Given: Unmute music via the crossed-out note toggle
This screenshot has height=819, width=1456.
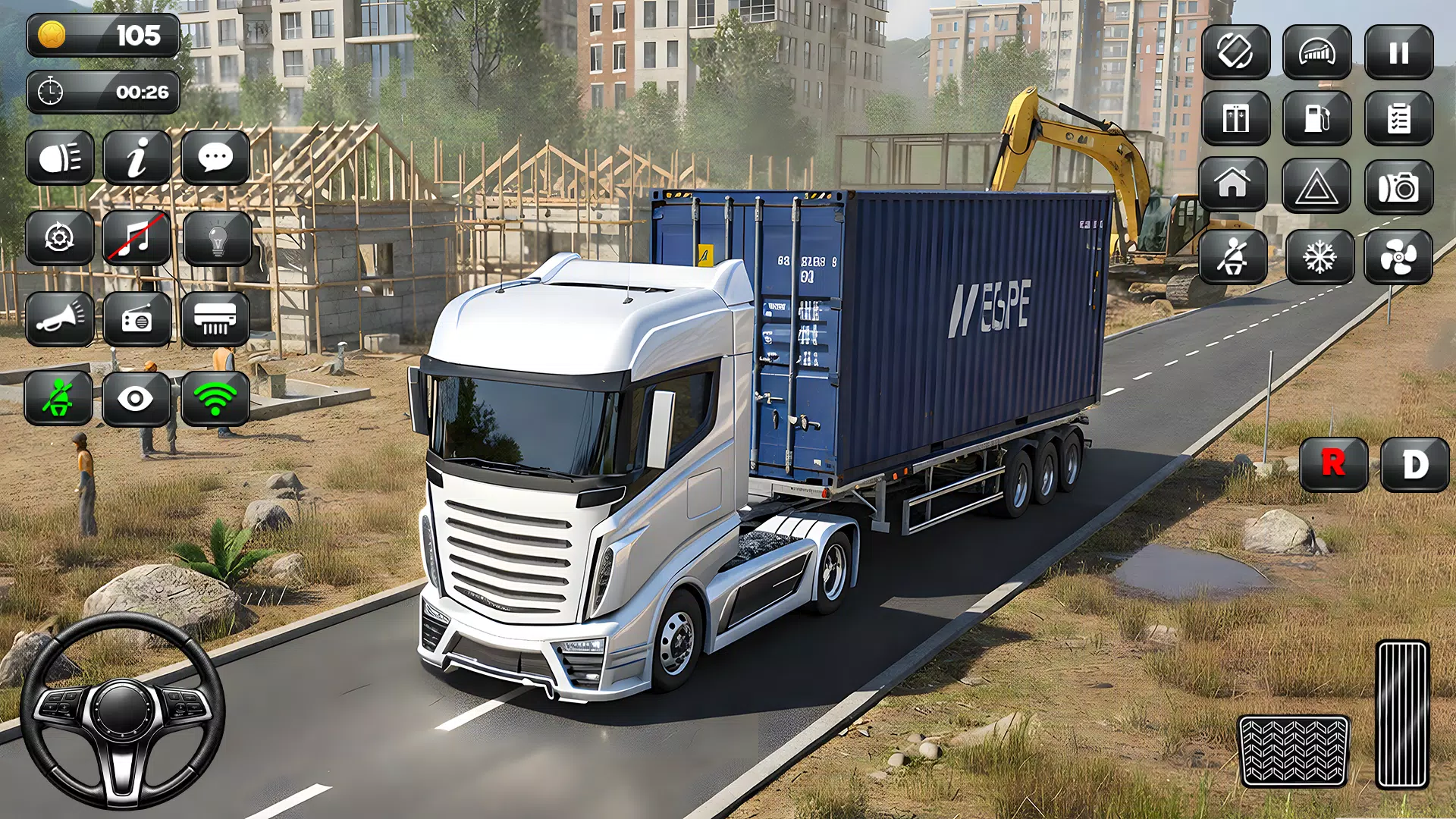Looking at the screenshot, I should (137, 239).
